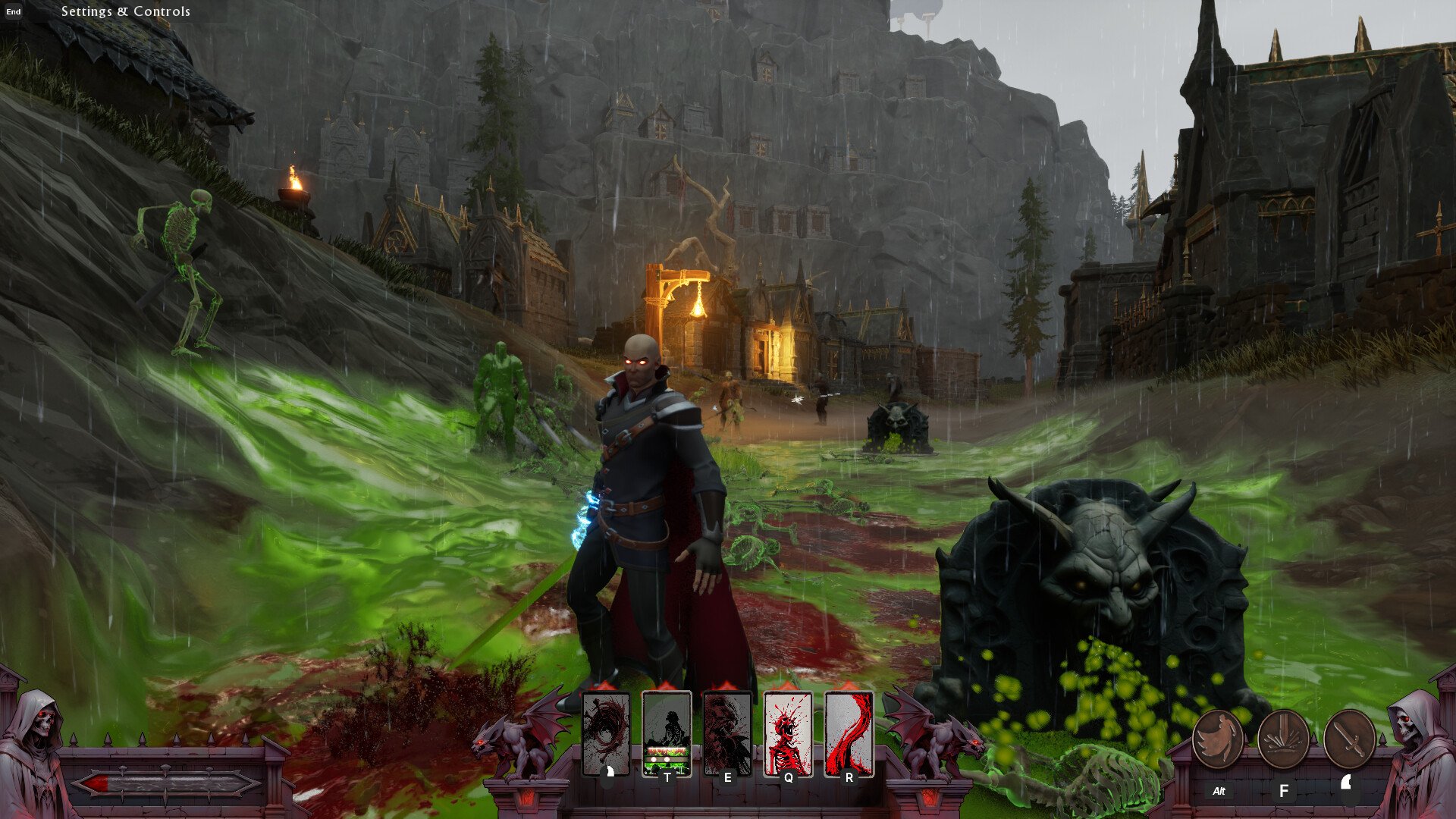1456x819 pixels.
Task: Trigger the ground slam ability
Action: pos(1283,739)
